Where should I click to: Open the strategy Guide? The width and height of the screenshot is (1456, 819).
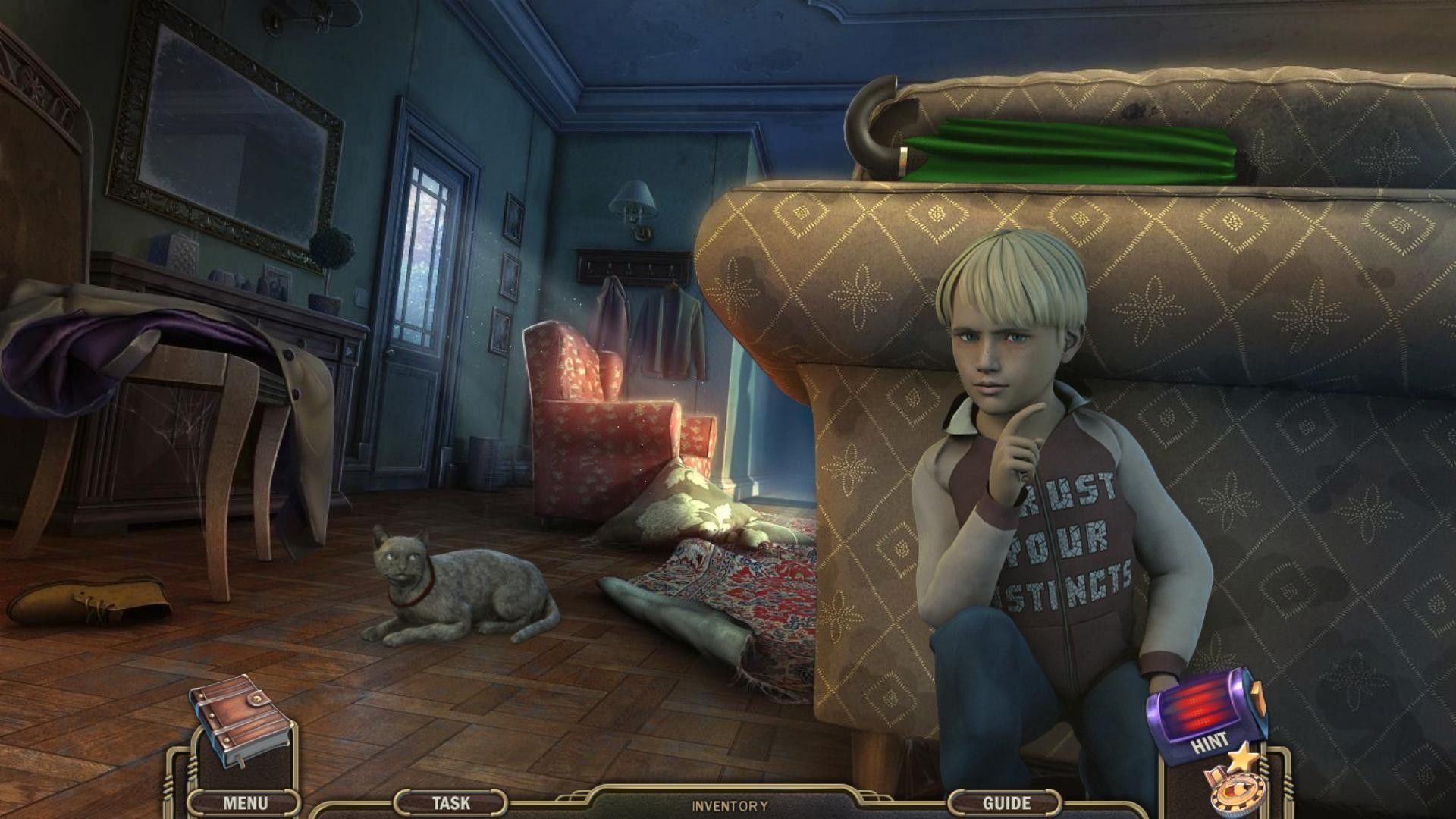(1006, 802)
